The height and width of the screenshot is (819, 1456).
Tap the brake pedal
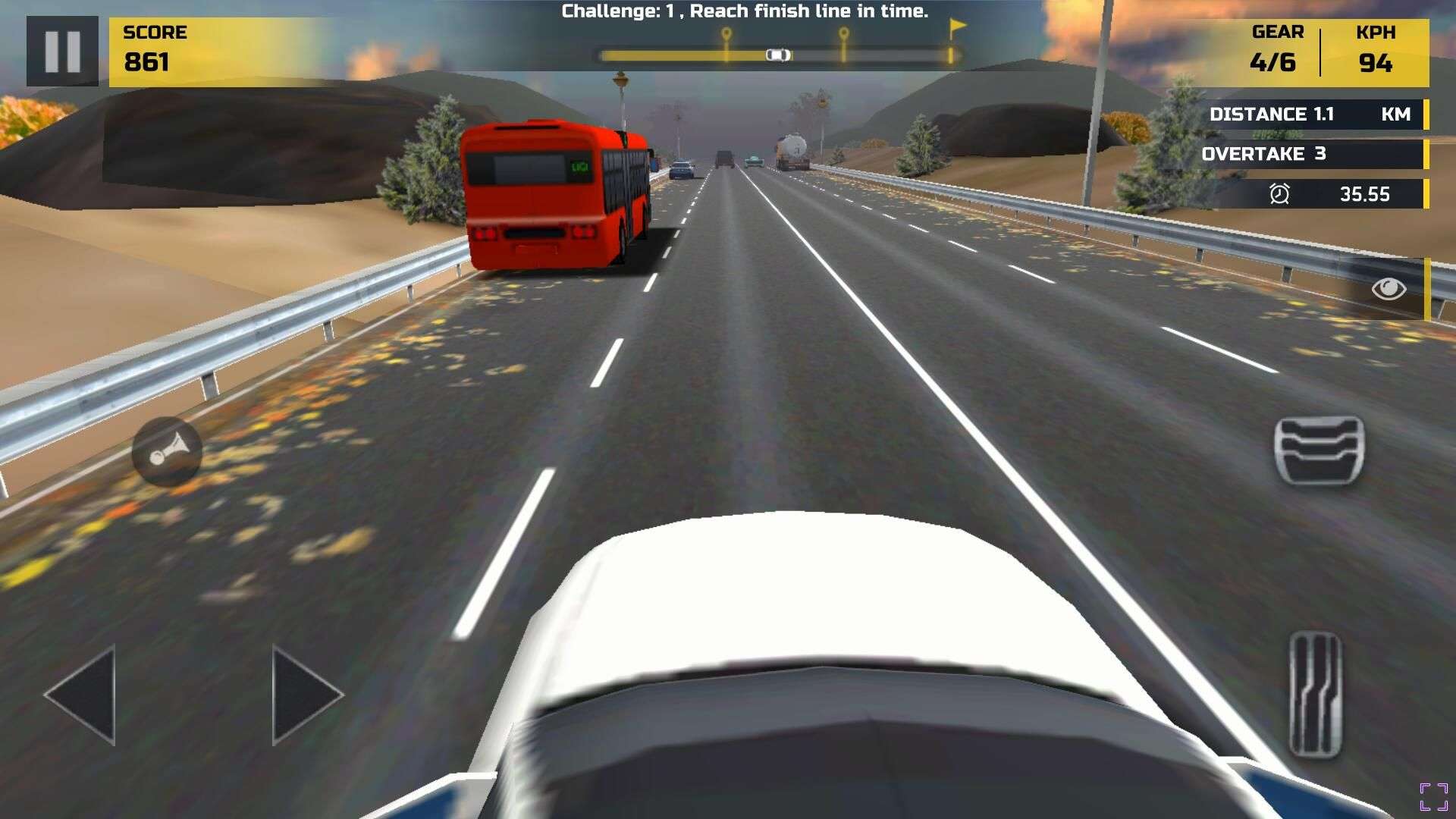[x=1319, y=450]
